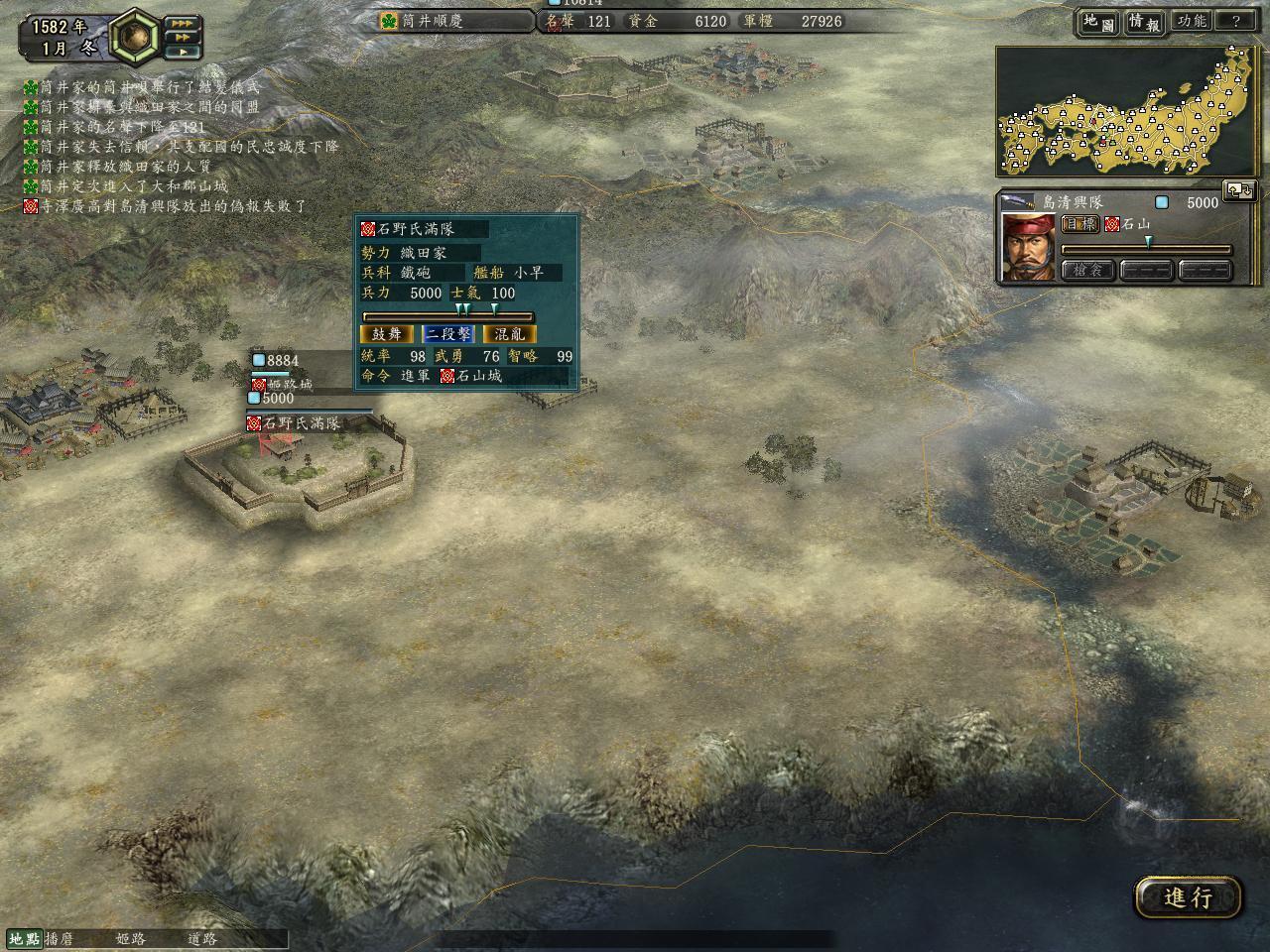Set game speed to triple-arrow fastest
Screen dimensions: 1270x952
182,23
